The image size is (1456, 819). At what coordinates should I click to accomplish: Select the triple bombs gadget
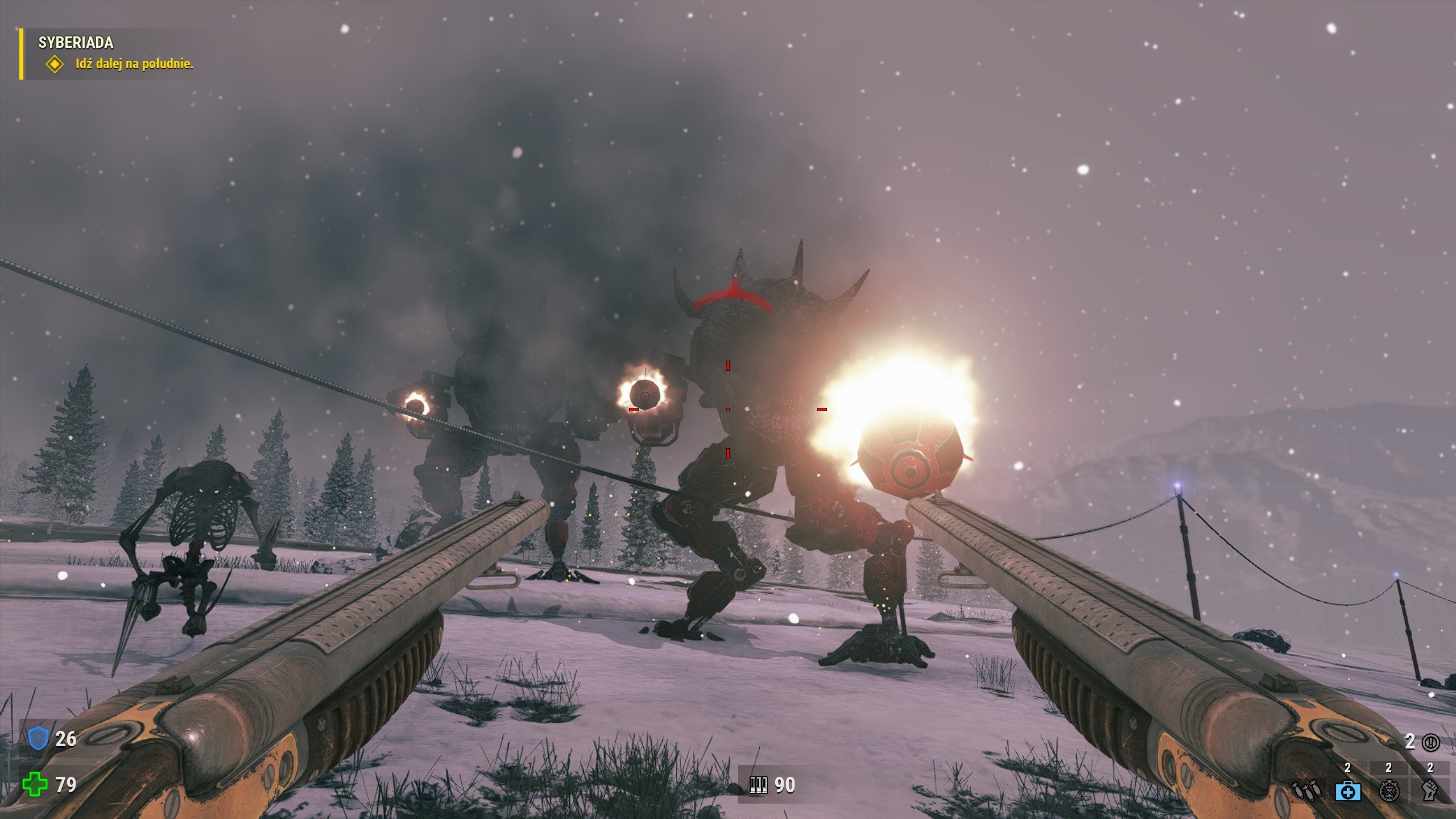click(1306, 791)
